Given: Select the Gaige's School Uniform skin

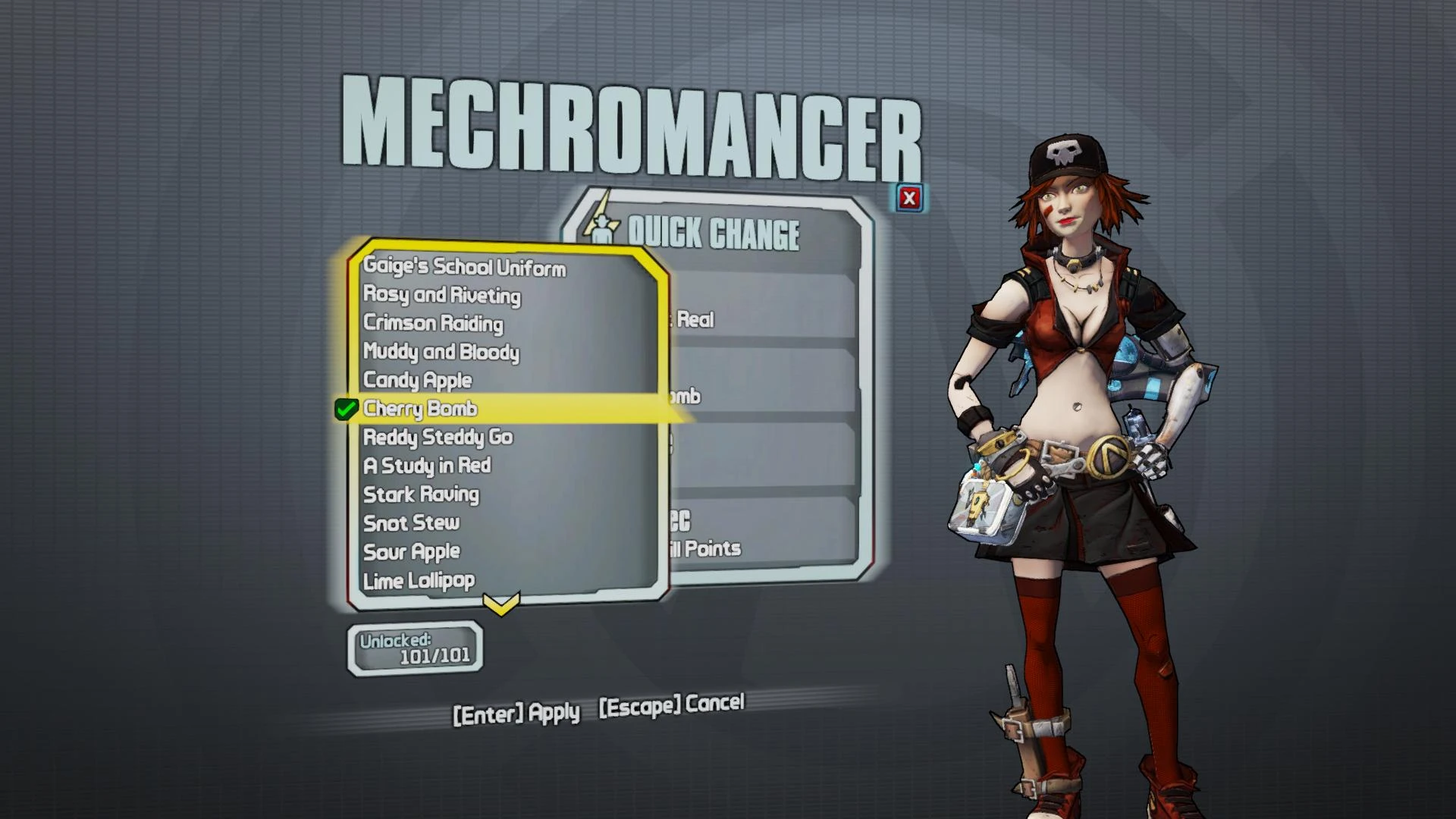Looking at the screenshot, I should 465,268.
